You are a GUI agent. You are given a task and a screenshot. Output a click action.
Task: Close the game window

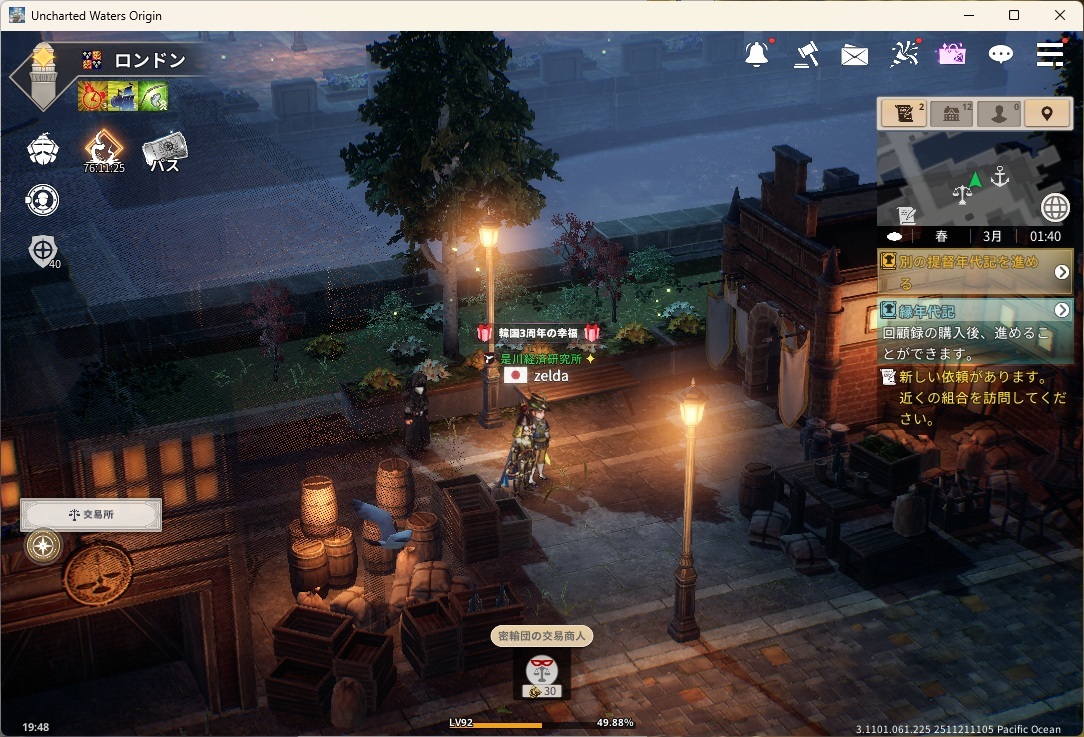[x=1060, y=15]
